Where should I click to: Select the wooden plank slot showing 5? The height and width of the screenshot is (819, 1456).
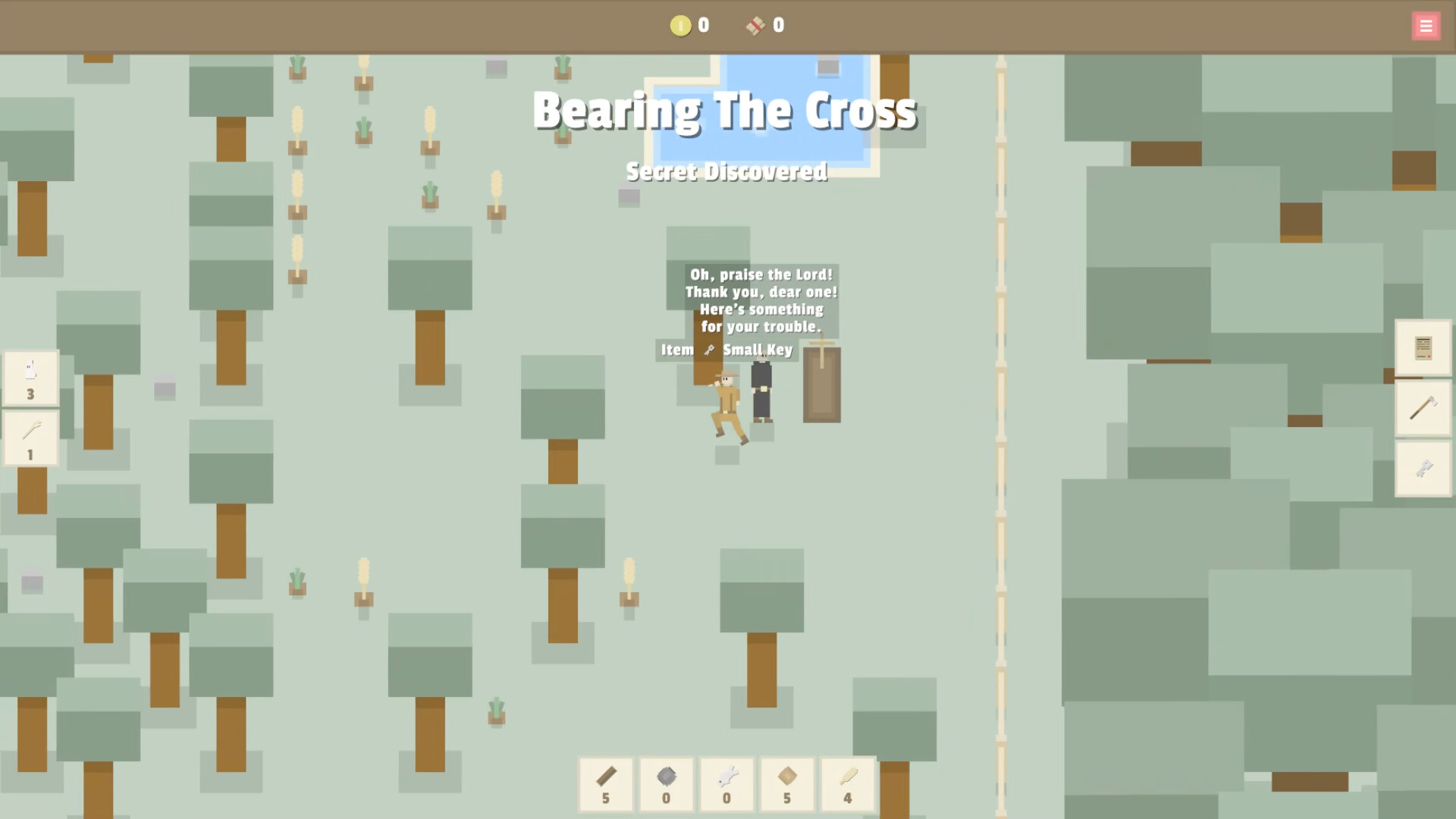[606, 785]
